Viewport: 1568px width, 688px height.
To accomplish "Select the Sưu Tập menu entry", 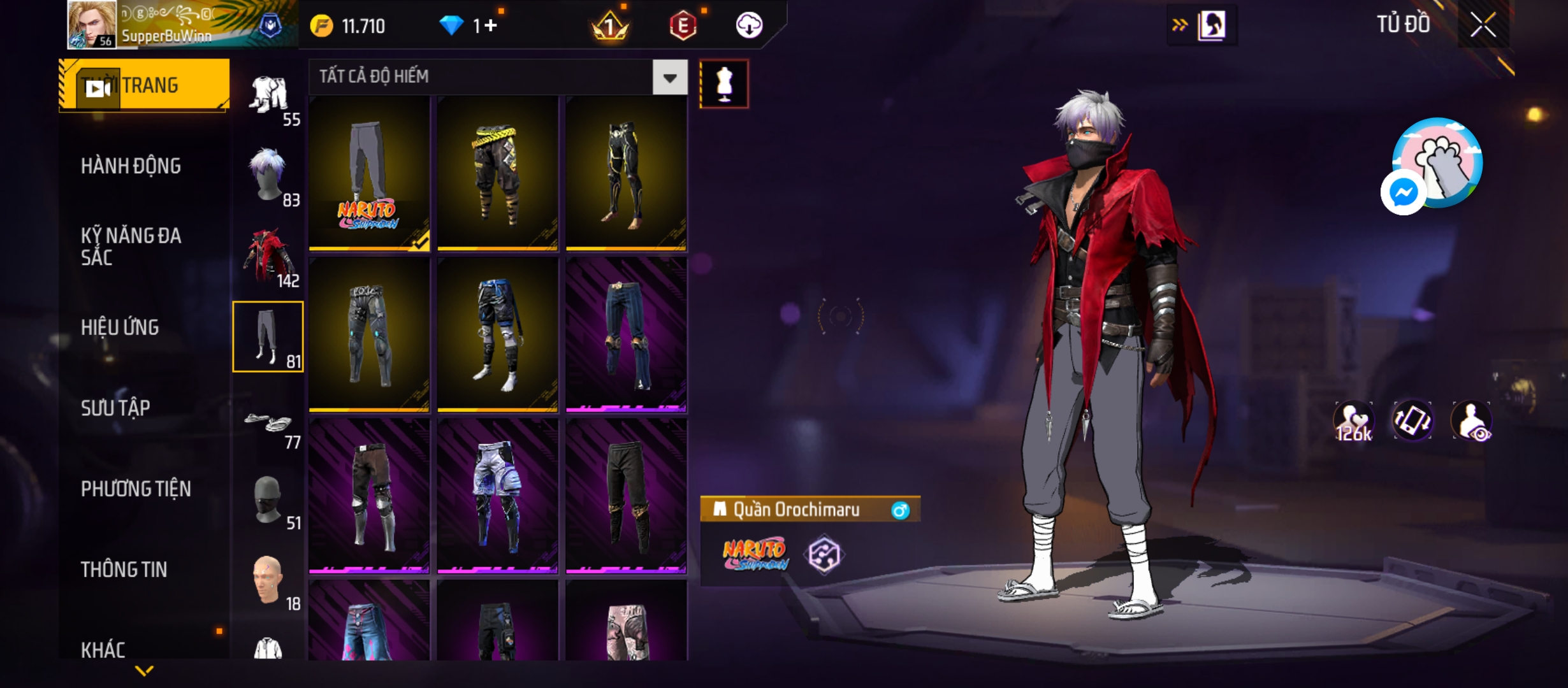I will click(115, 408).
